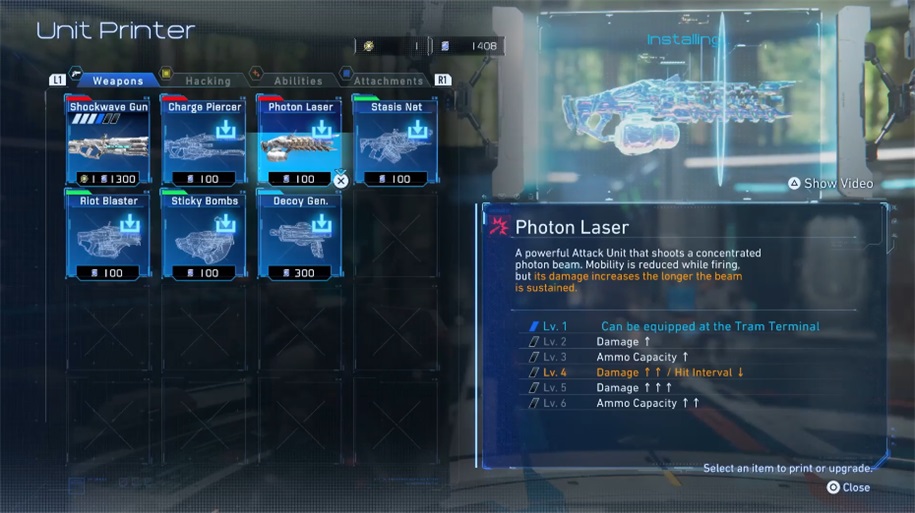This screenshot has height=513, width=915.
Task: Select the Lv. 4 Damage upgrade row
Action: [x=670, y=373]
